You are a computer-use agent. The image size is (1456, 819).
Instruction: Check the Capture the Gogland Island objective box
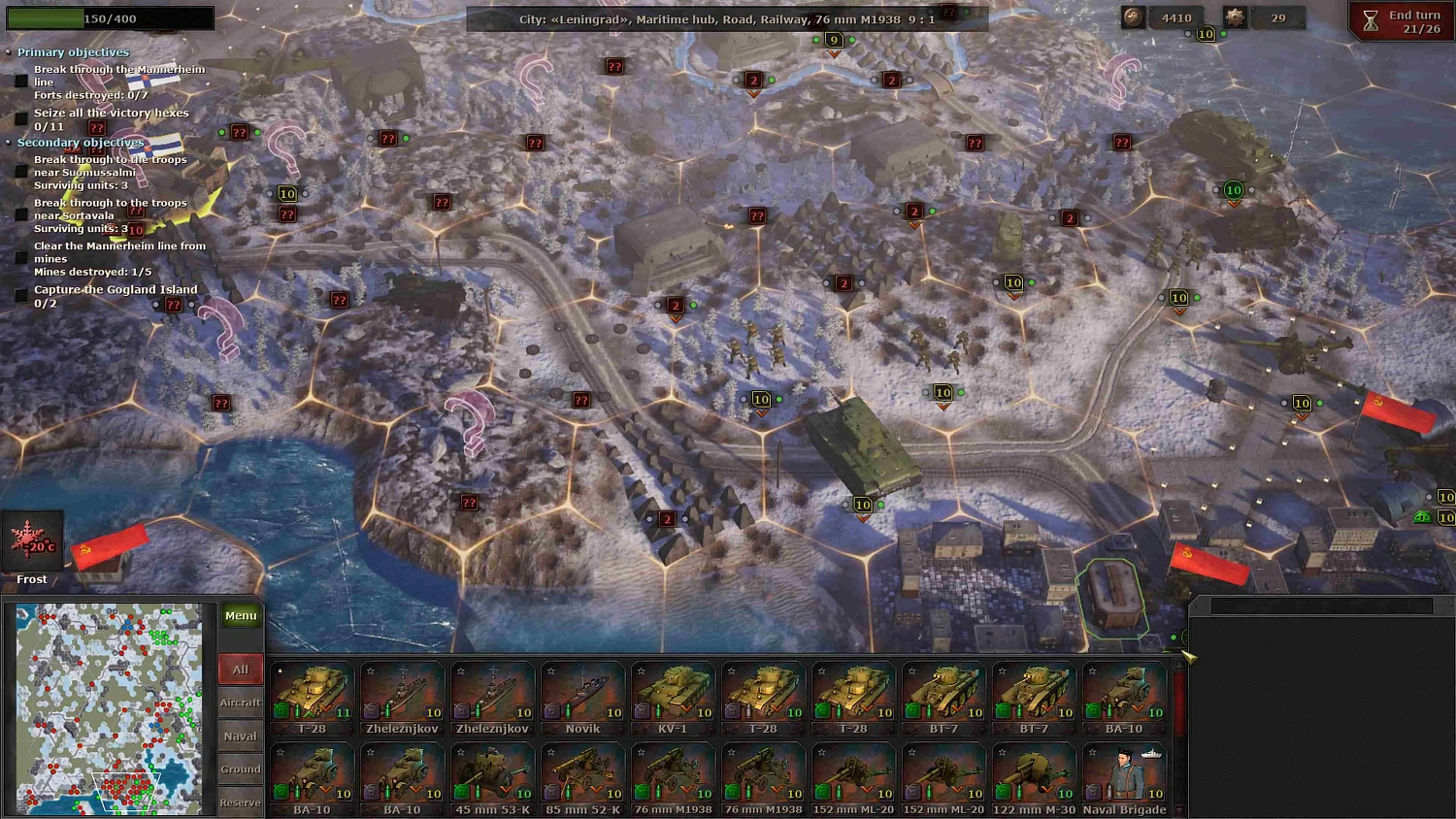point(22,296)
